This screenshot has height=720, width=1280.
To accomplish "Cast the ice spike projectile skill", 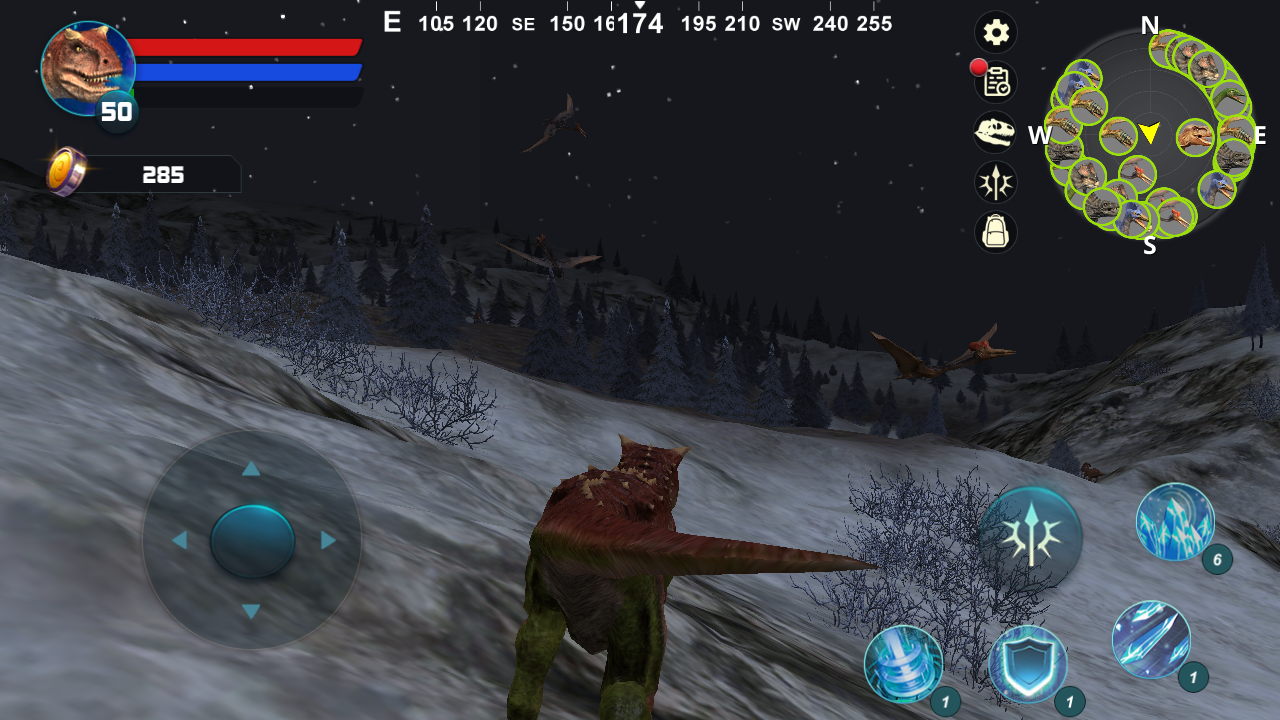I will pyautogui.click(x=1152, y=637).
